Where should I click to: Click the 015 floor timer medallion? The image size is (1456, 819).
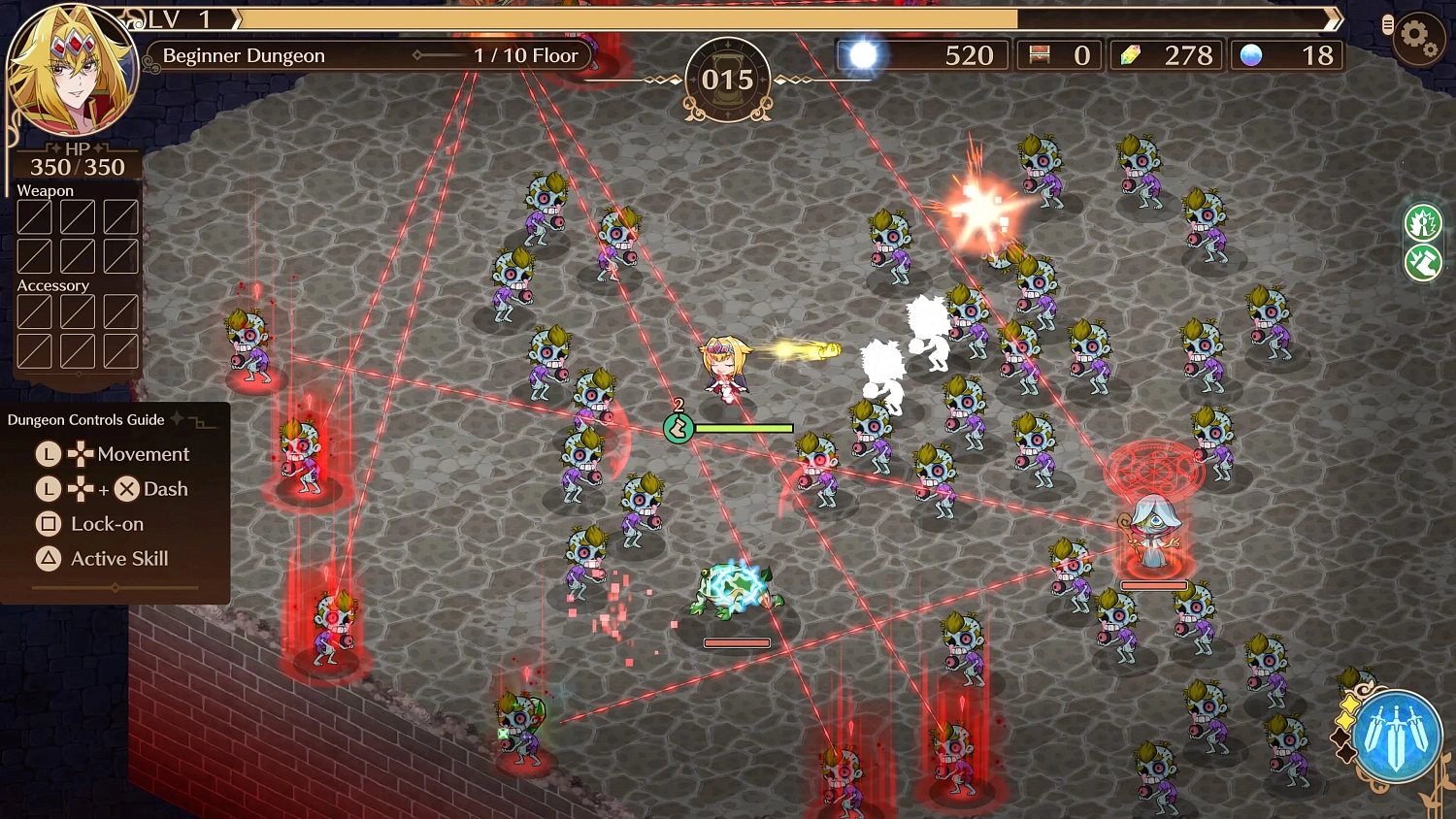[729, 81]
